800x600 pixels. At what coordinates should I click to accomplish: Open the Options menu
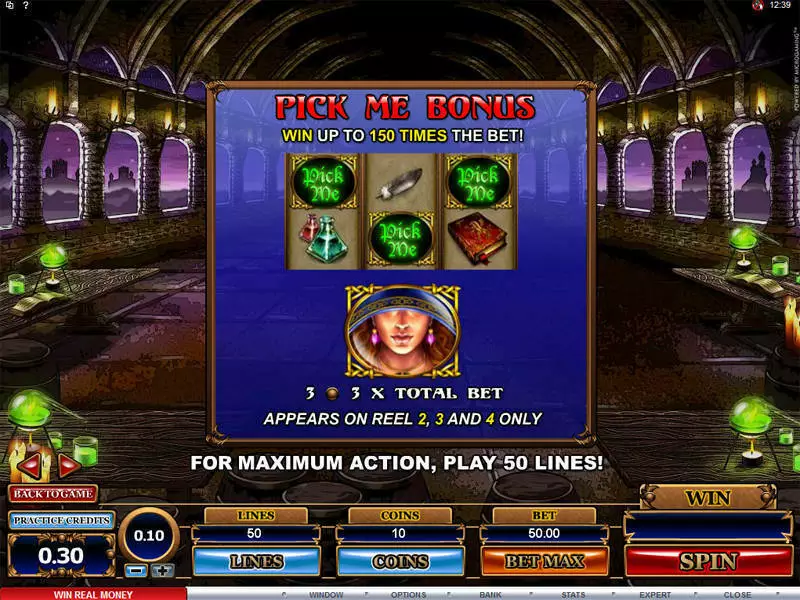[x=407, y=594]
